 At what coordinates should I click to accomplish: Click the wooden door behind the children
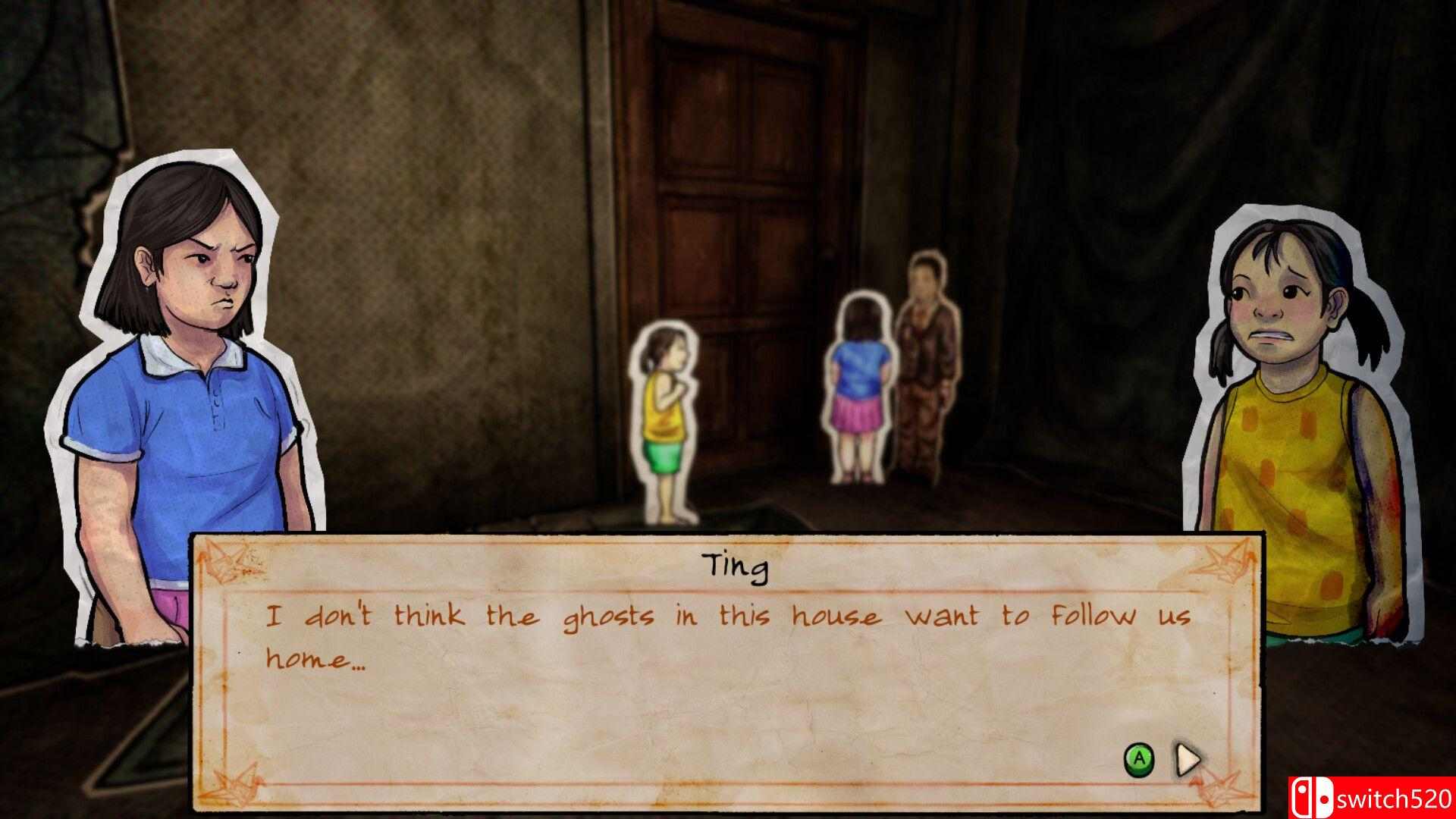pyautogui.click(x=743, y=152)
